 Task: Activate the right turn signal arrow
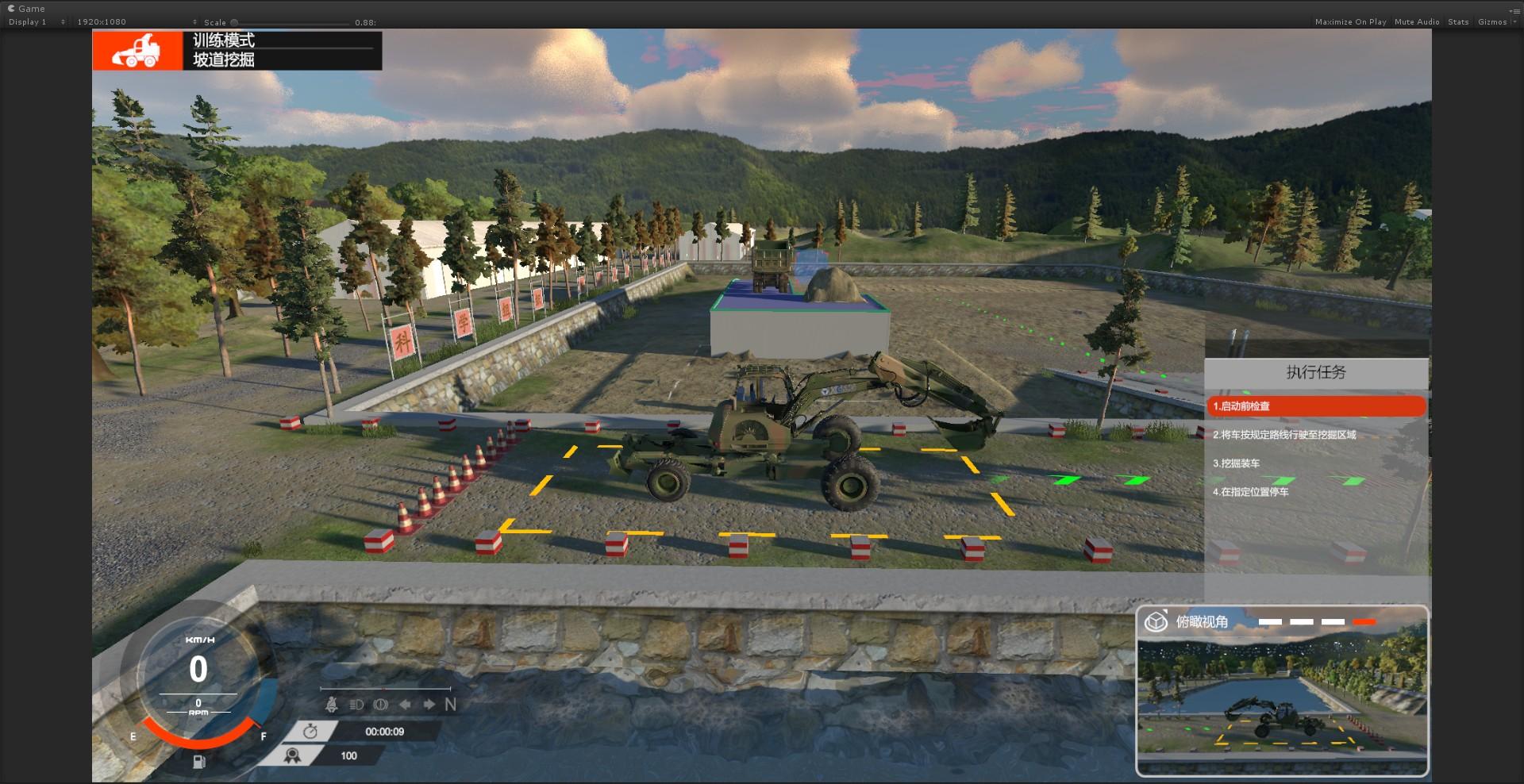(x=429, y=705)
